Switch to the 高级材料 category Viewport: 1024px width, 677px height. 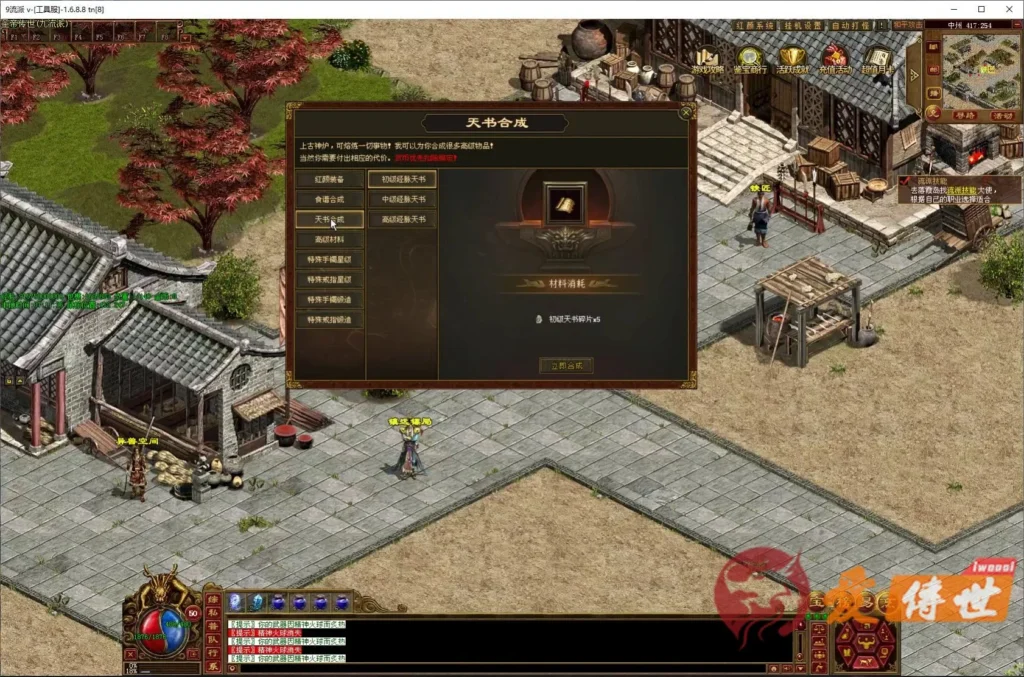coord(329,240)
